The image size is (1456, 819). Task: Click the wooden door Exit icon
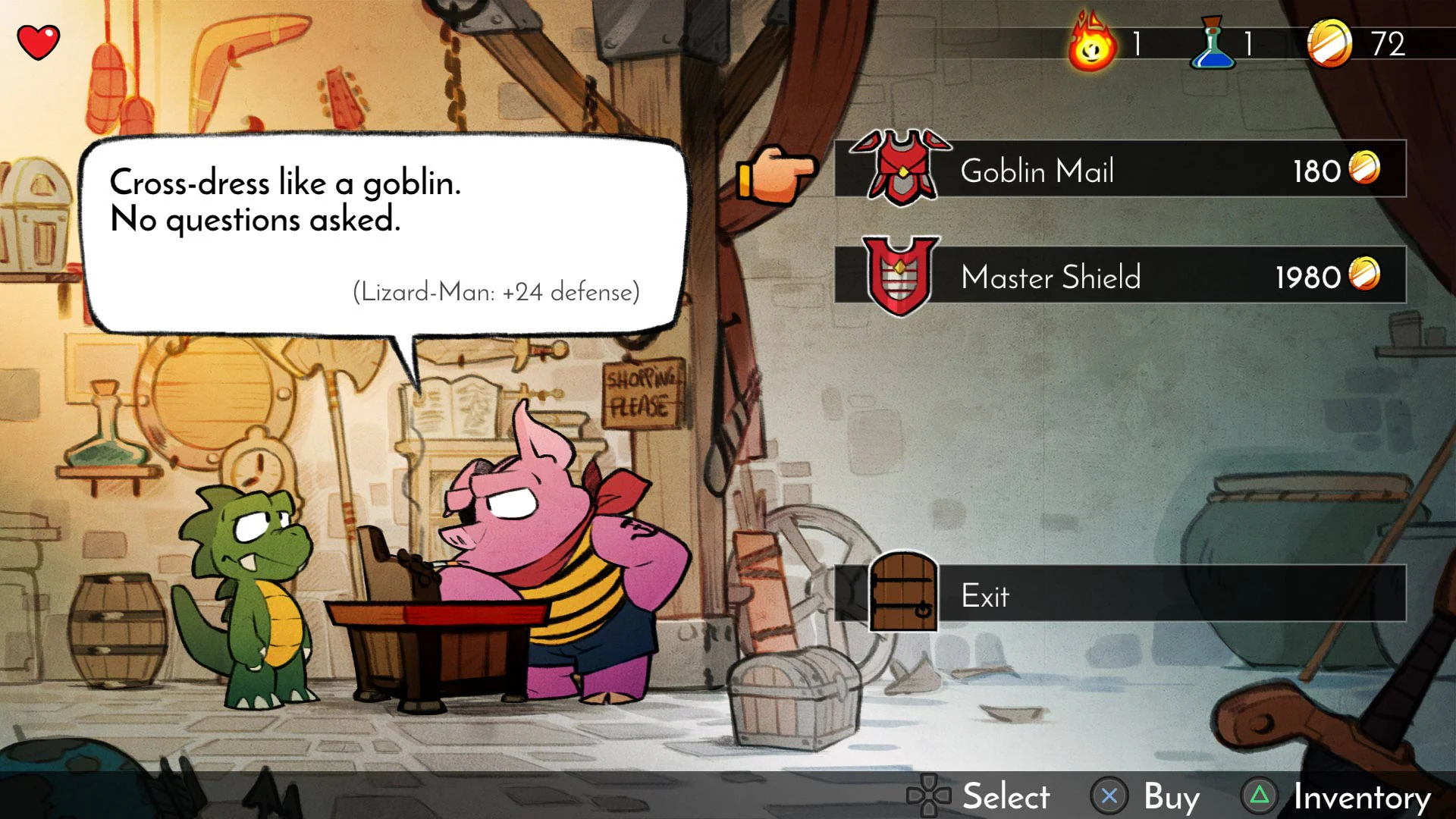click(x=903, y=594)
